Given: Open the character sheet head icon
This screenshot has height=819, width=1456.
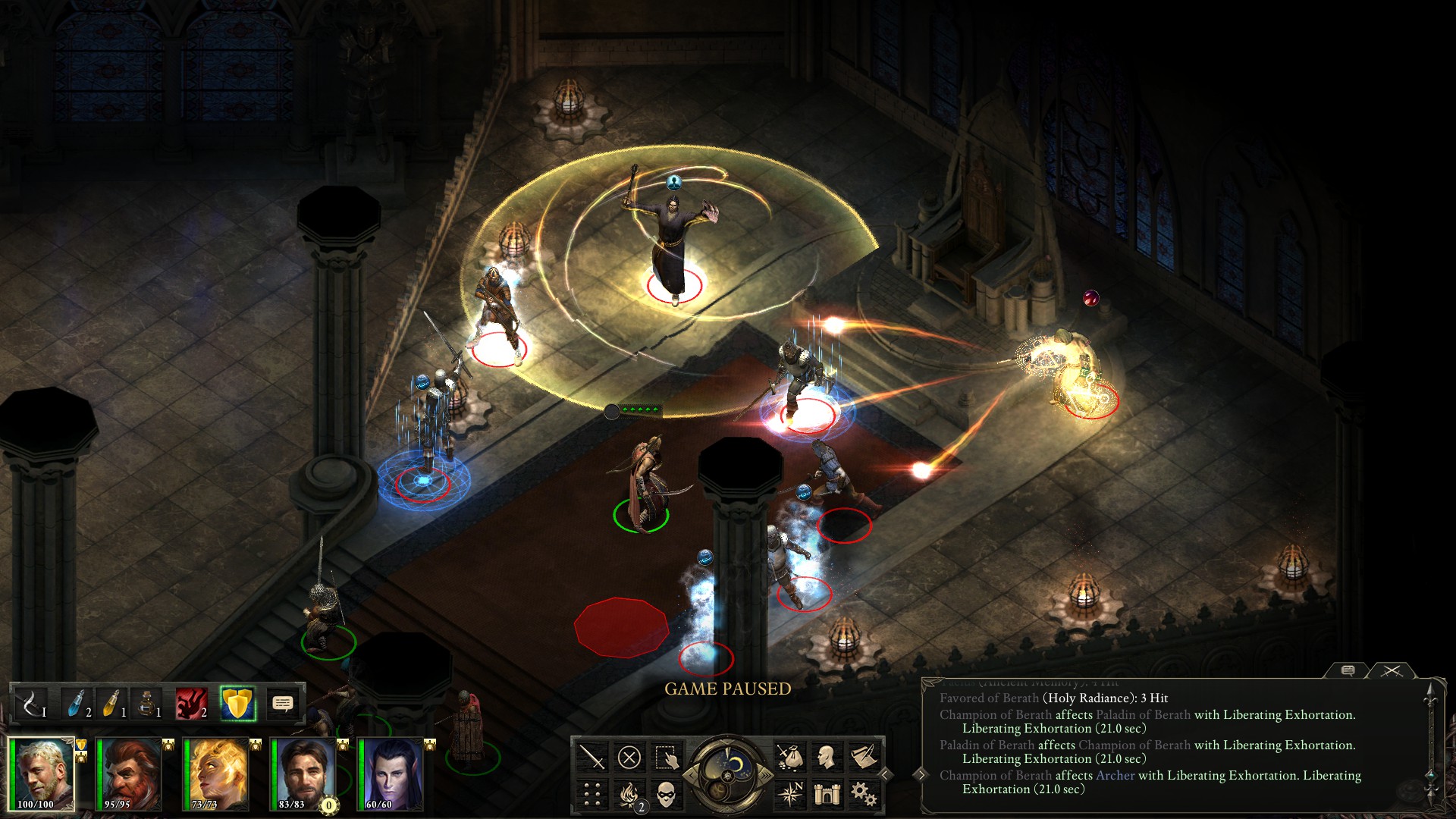Looking at the screenshot, I should click(x=827, y=757).
